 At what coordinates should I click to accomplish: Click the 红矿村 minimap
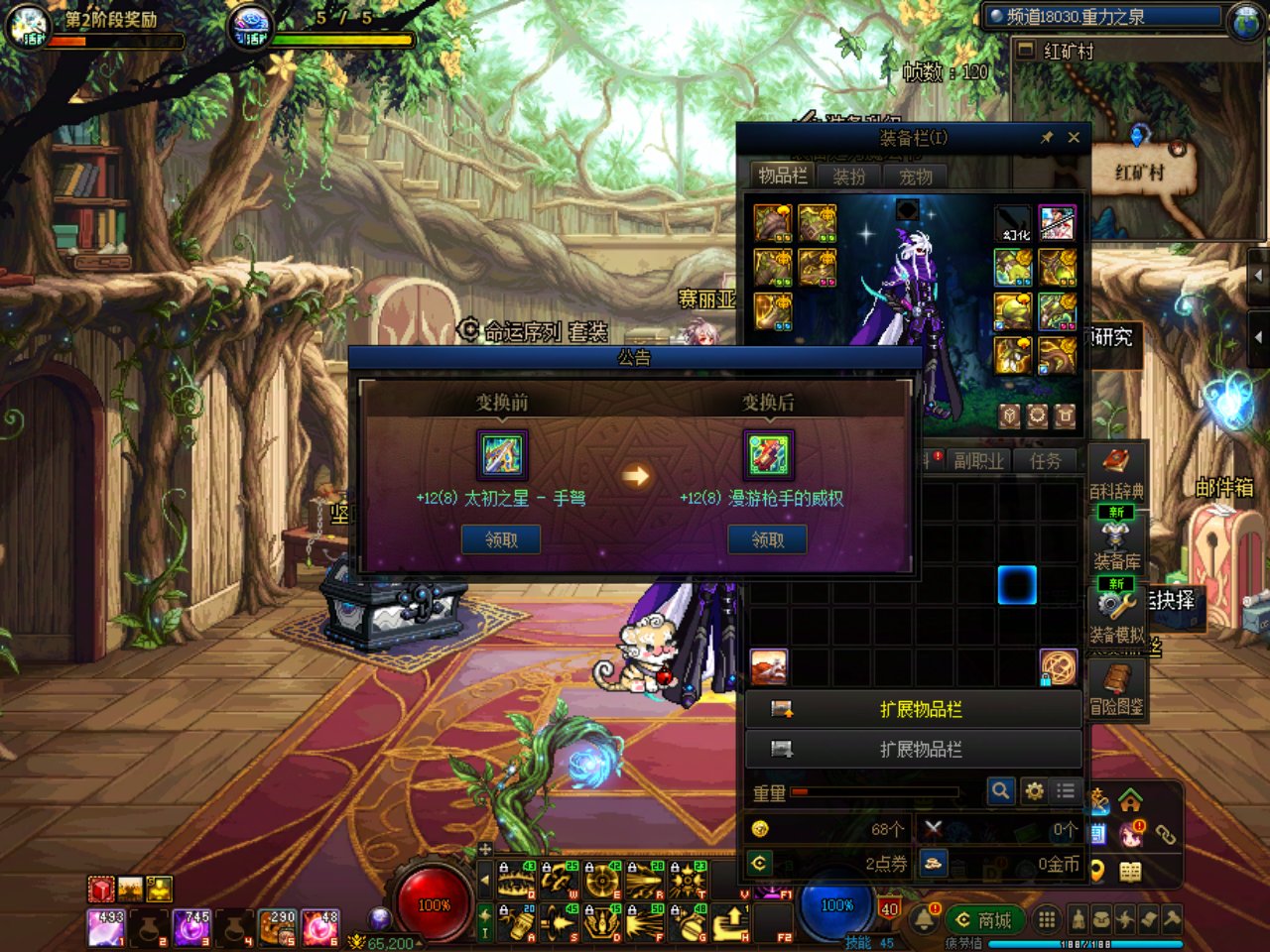coord(1139,149)
